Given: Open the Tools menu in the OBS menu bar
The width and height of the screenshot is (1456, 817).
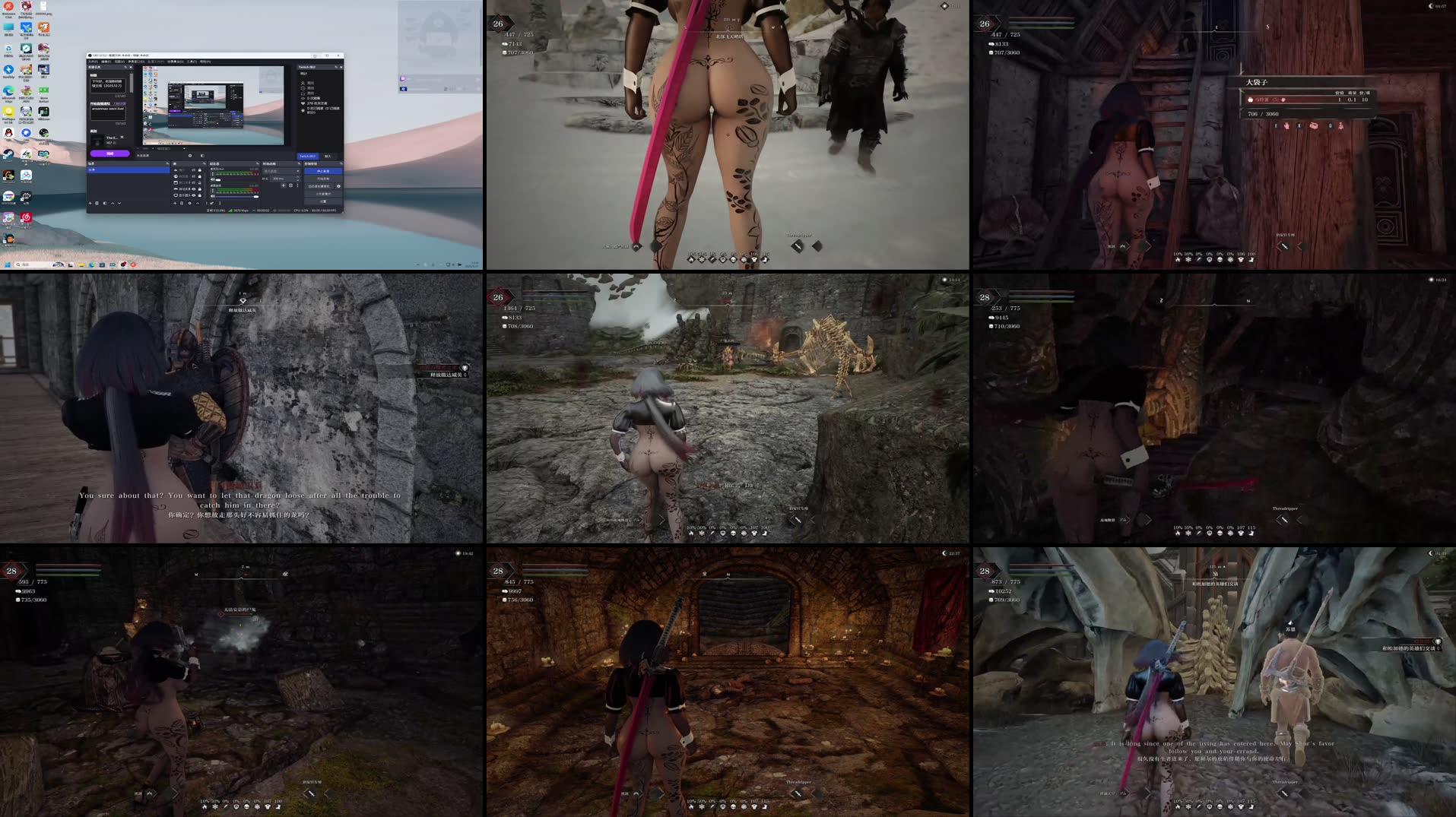Looking at the screenshot, I should pos(190,62).
